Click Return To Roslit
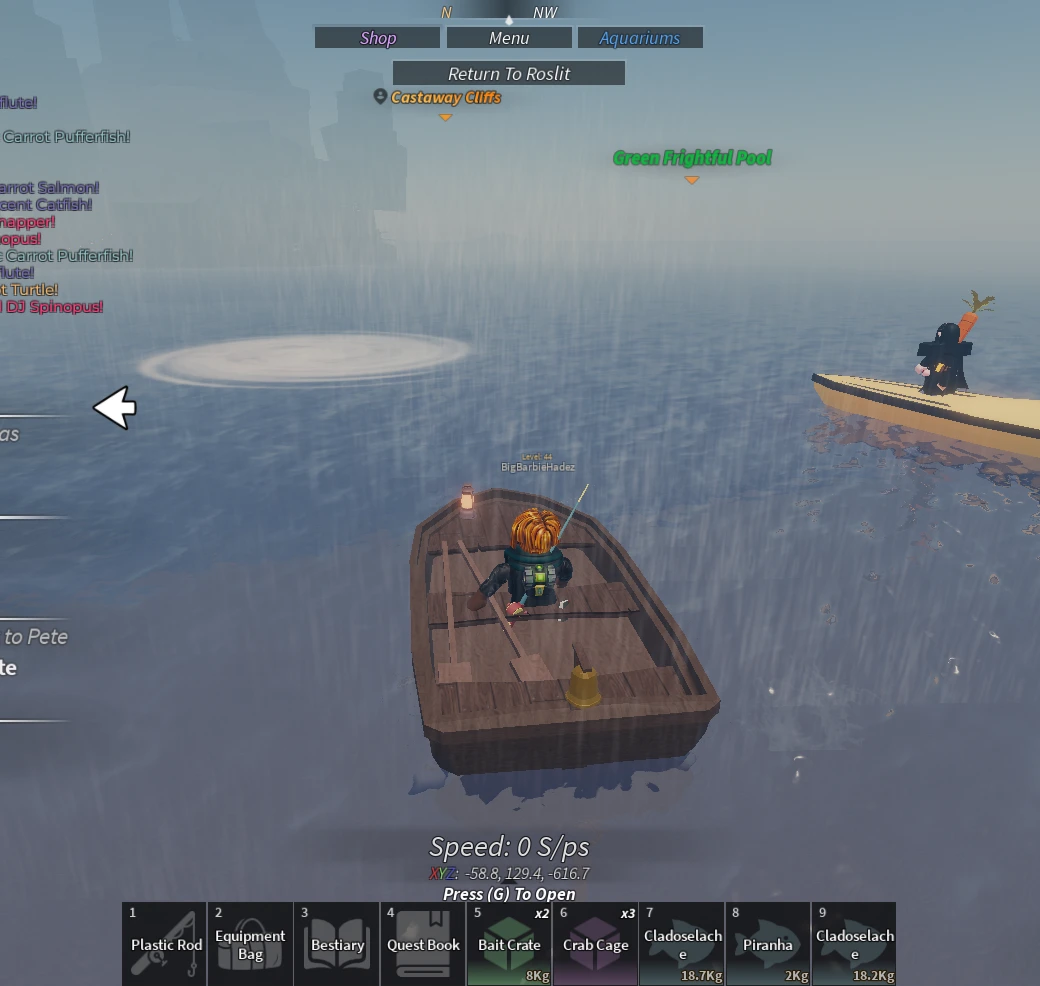 [x=509, y=73]
